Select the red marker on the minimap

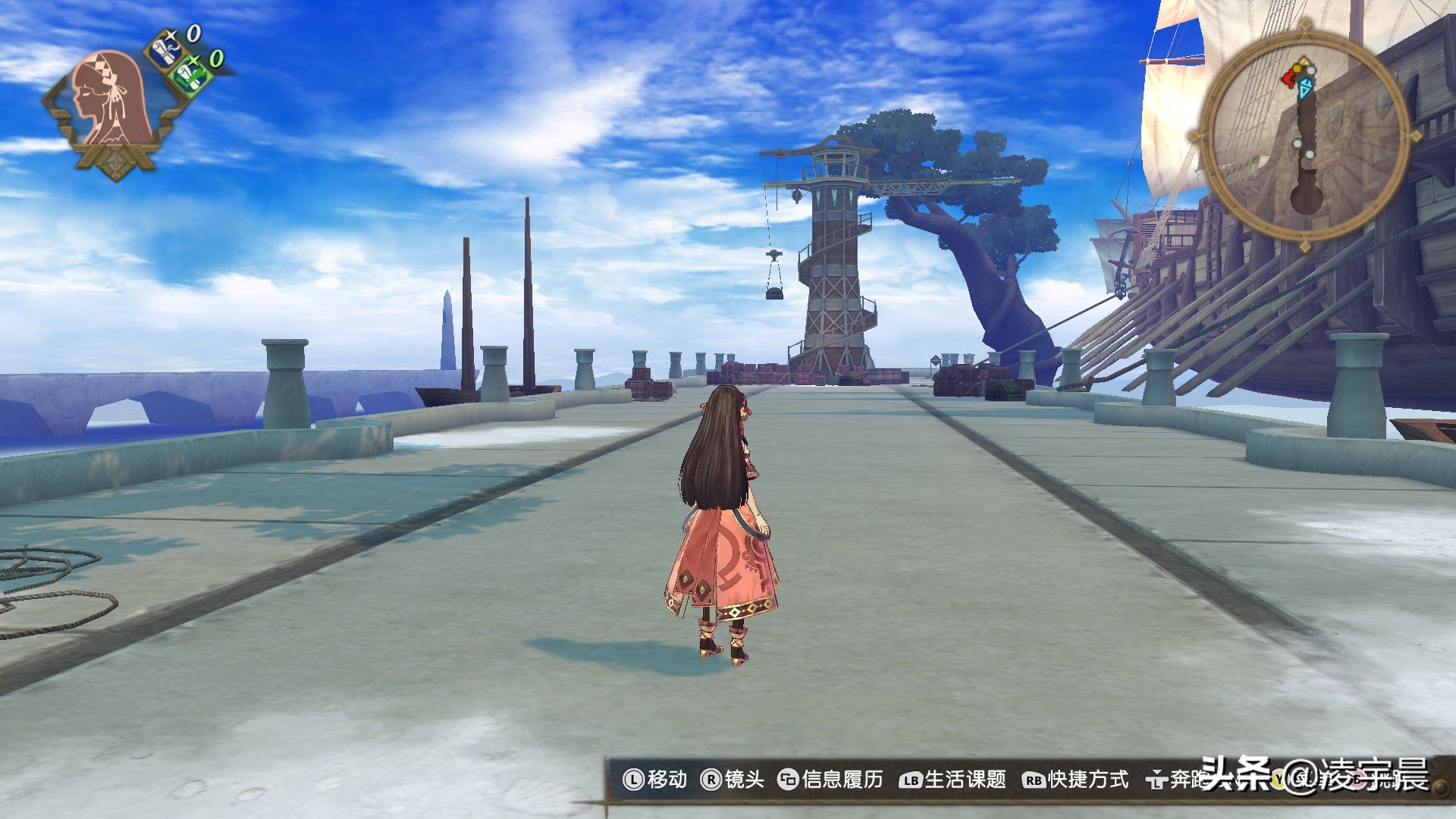(x=1288, y=77)
